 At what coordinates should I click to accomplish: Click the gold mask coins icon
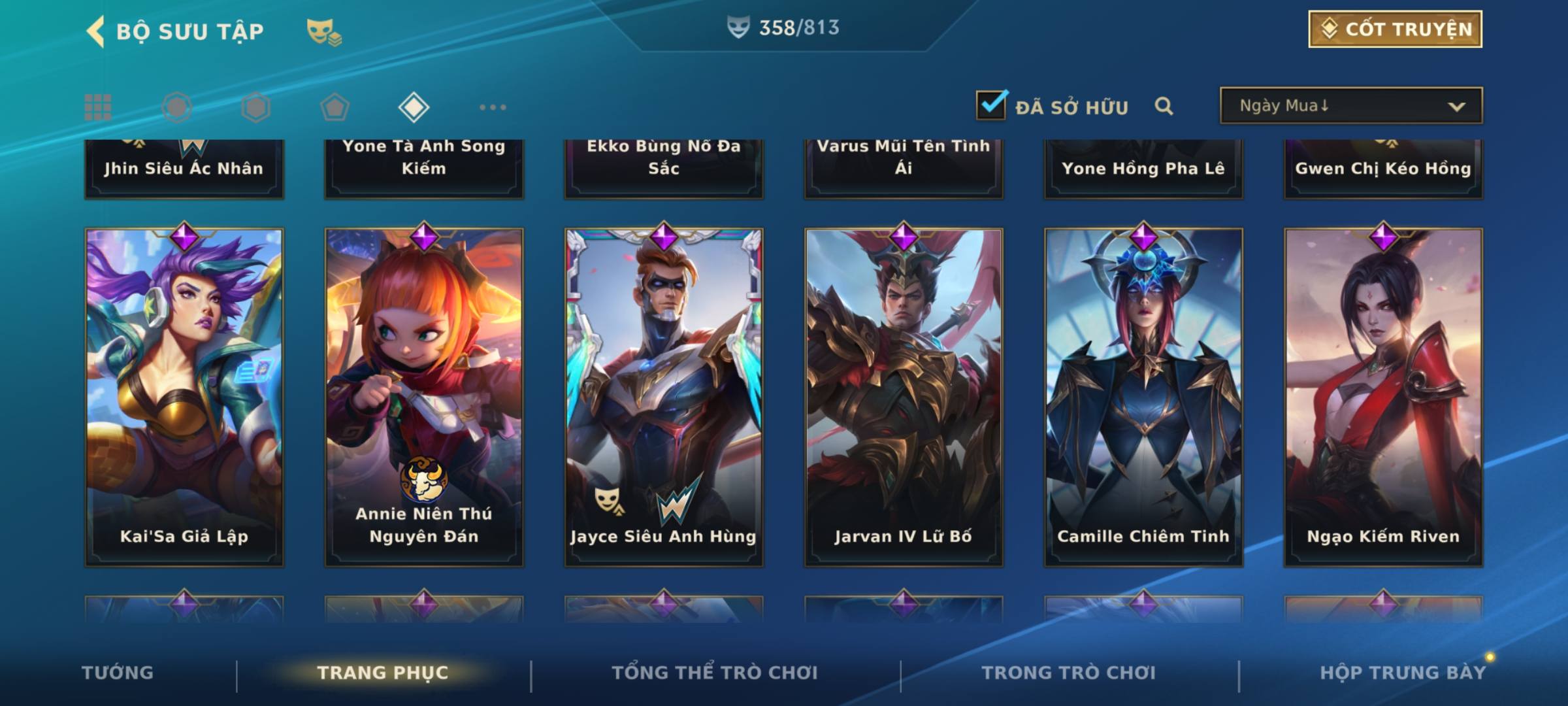point(324,31)
